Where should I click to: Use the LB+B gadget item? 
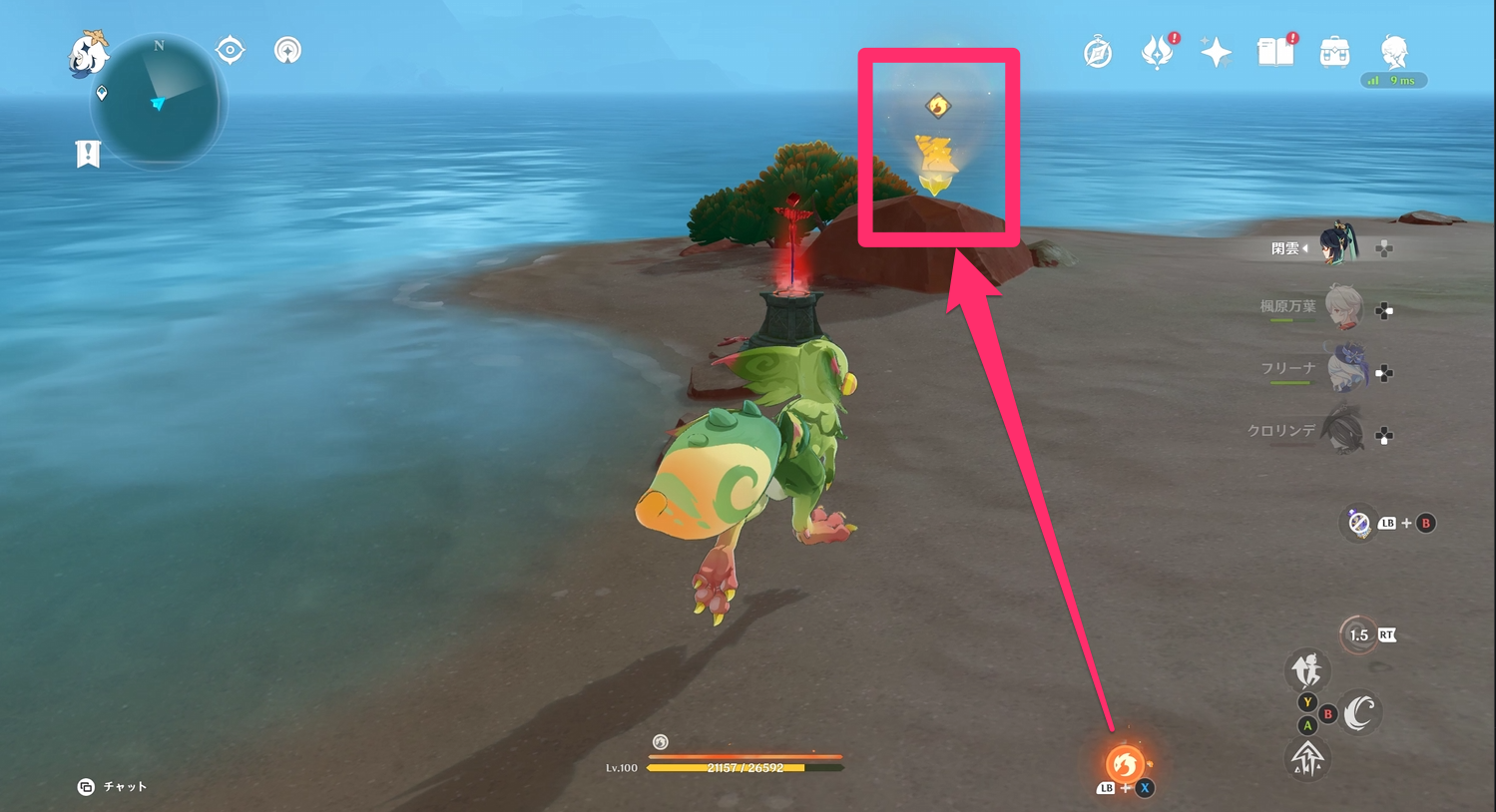pos(1360,523)
